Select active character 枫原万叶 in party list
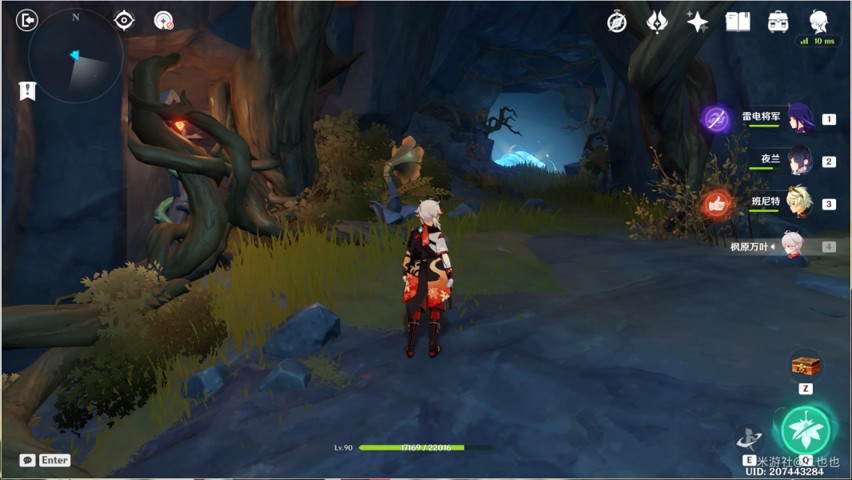 coord(792,246)
